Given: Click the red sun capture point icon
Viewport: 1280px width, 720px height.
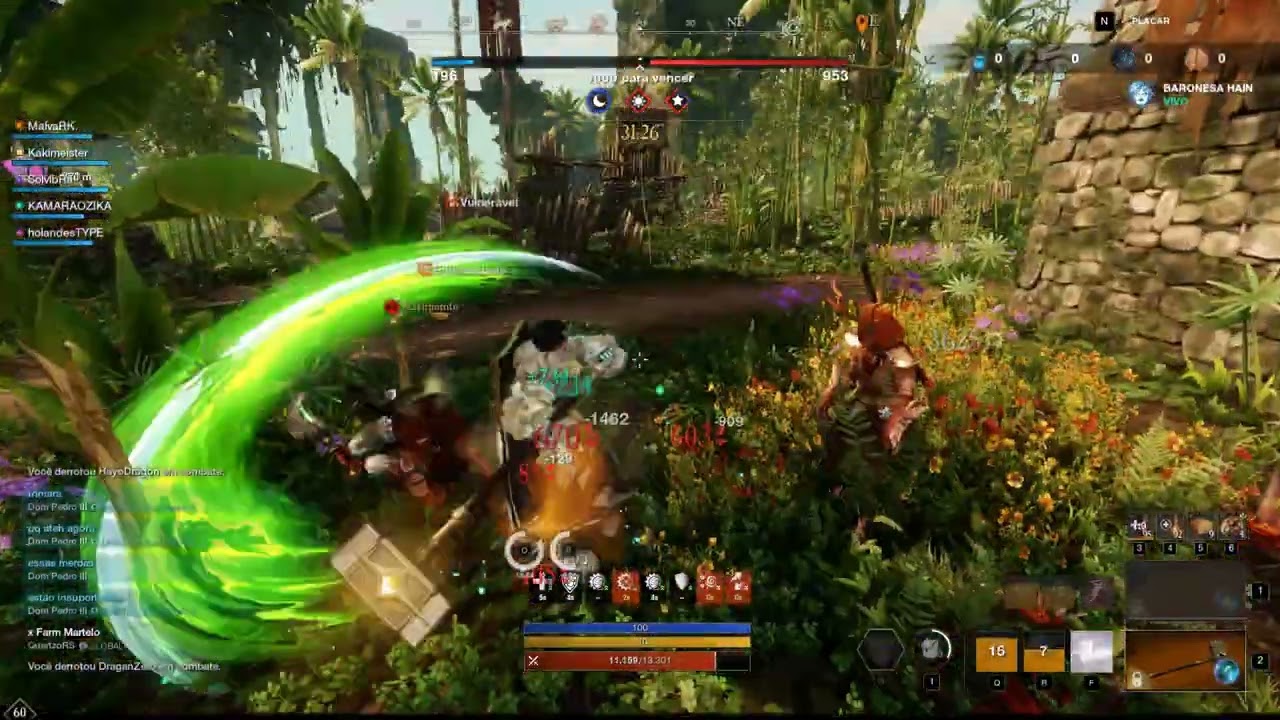Looking at the screenshot, I should (x=639, y=101).
